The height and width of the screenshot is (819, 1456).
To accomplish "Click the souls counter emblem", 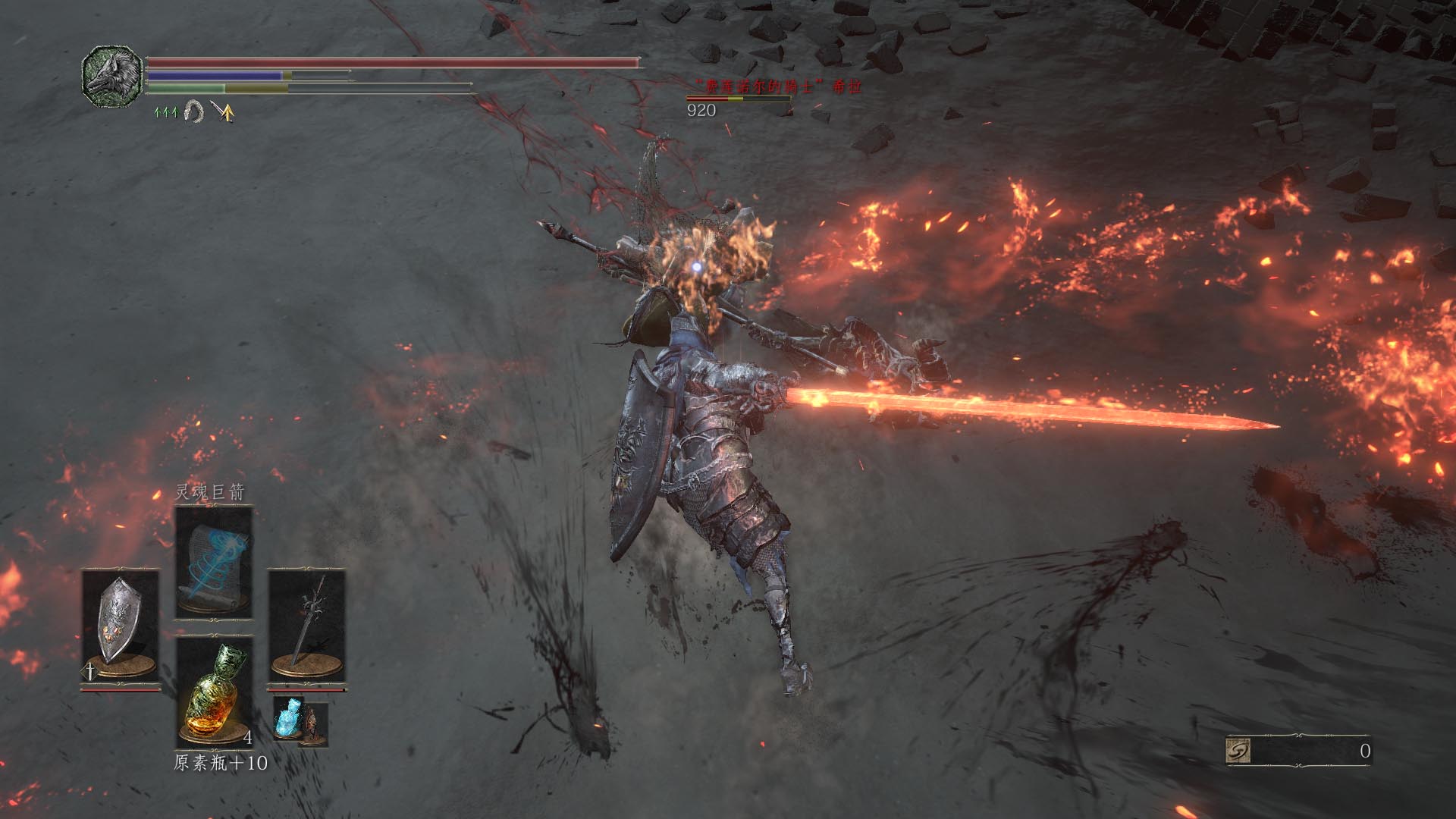I will [x=1238, y=751].
